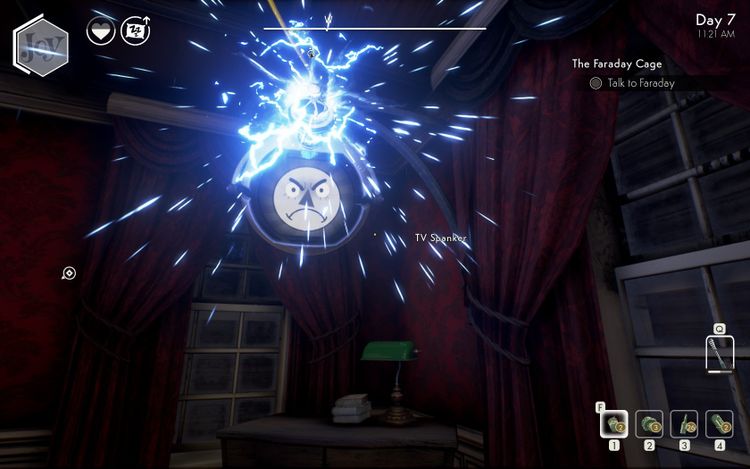750x469 pixels.
Task: Click the Joy hexagon meter icon
Action: click(x=41, y=44)
